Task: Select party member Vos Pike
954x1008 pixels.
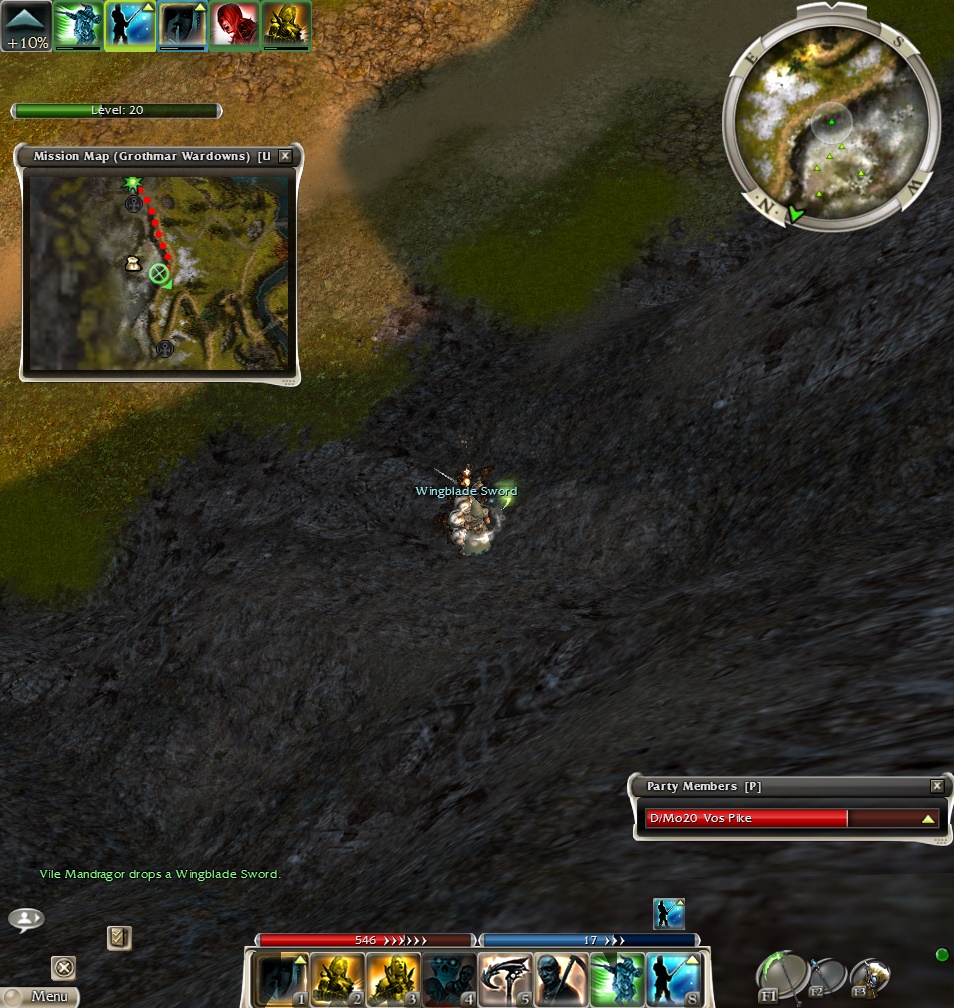Action: pyautogui.click(x=791, y=818)
